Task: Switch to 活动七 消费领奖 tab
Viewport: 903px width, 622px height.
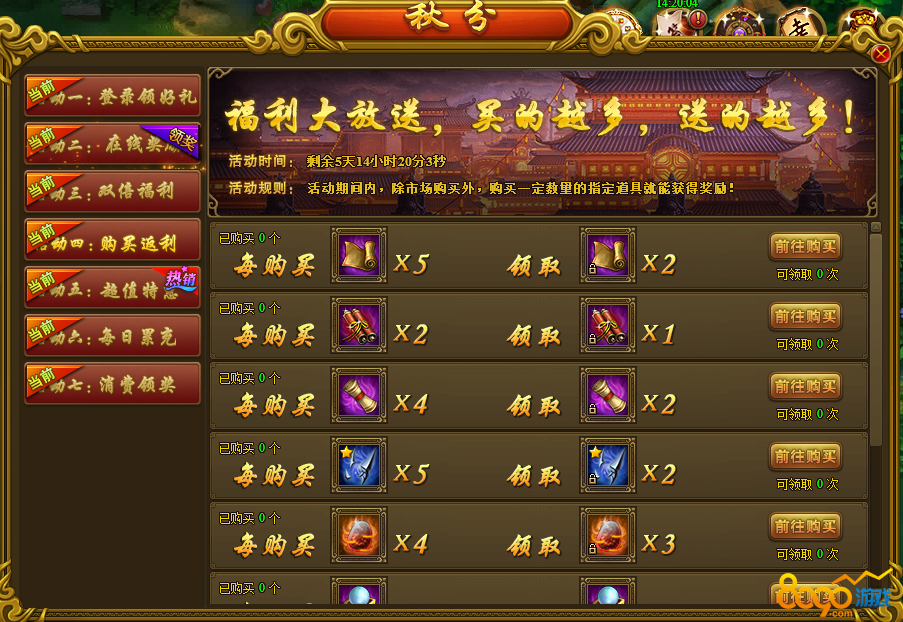Action: click(x=113, y=384)
